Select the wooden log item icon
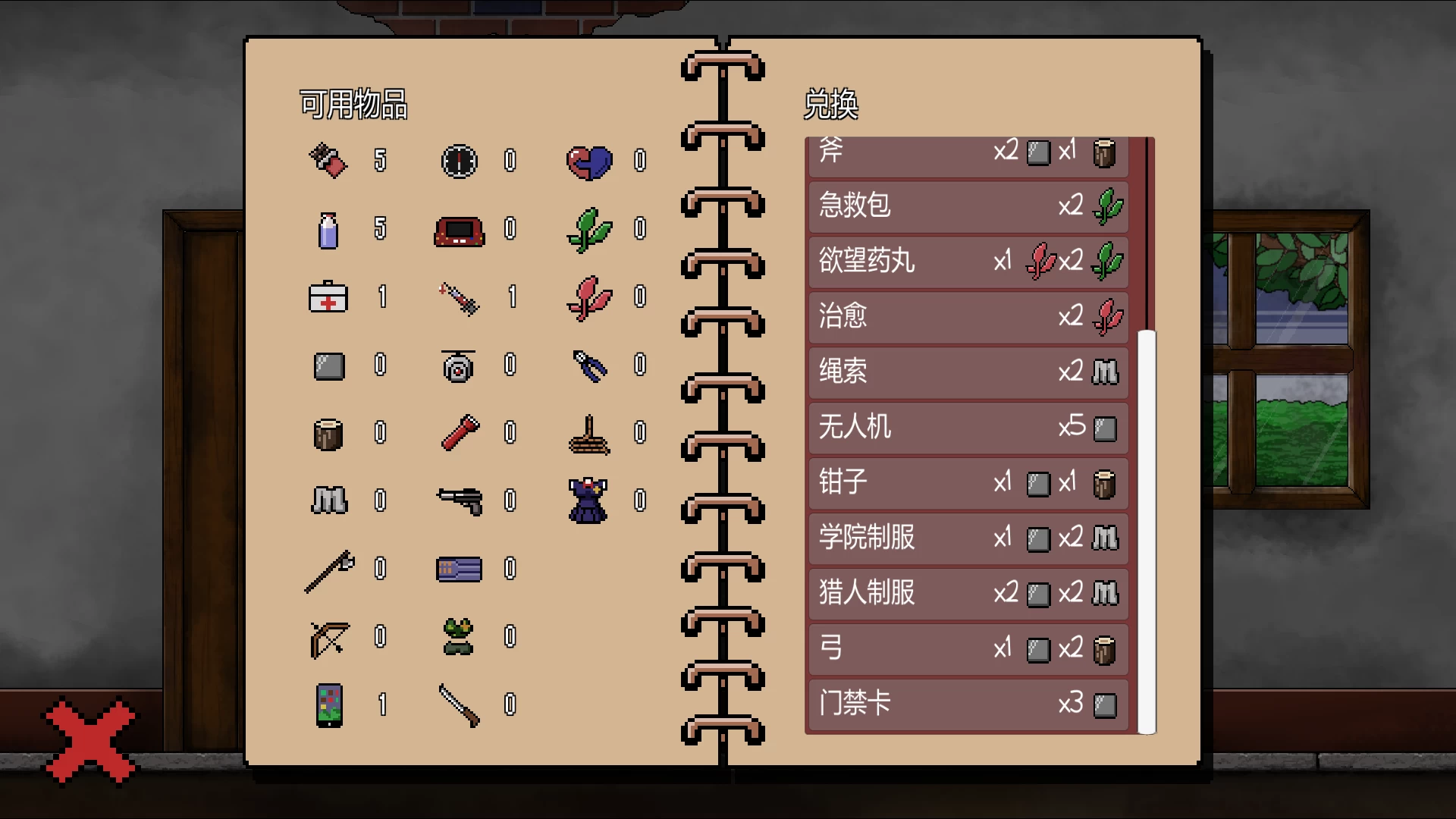 [x=329, y=434]
